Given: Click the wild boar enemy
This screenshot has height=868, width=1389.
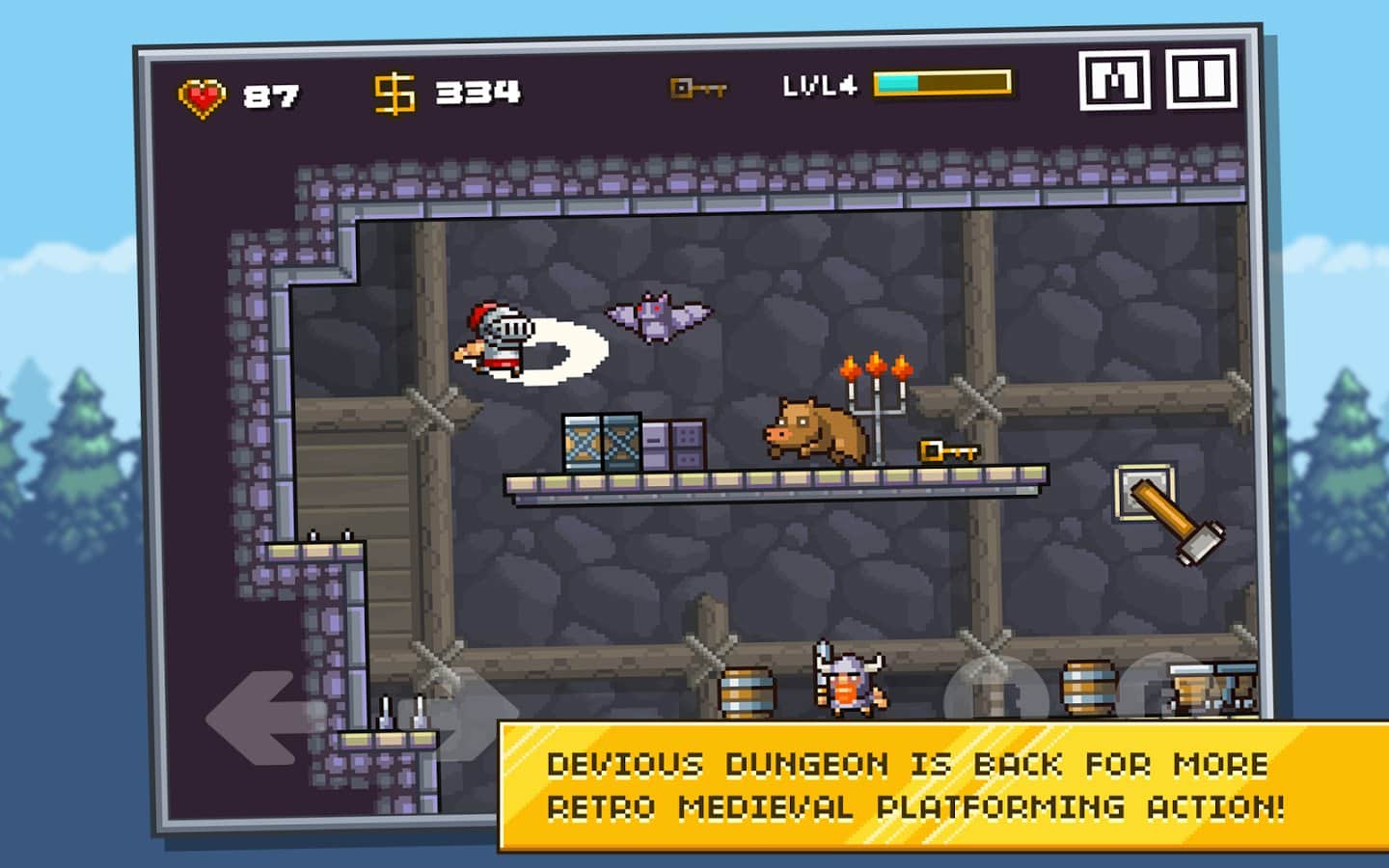Looking at the screenshot, I should [813, 428].
